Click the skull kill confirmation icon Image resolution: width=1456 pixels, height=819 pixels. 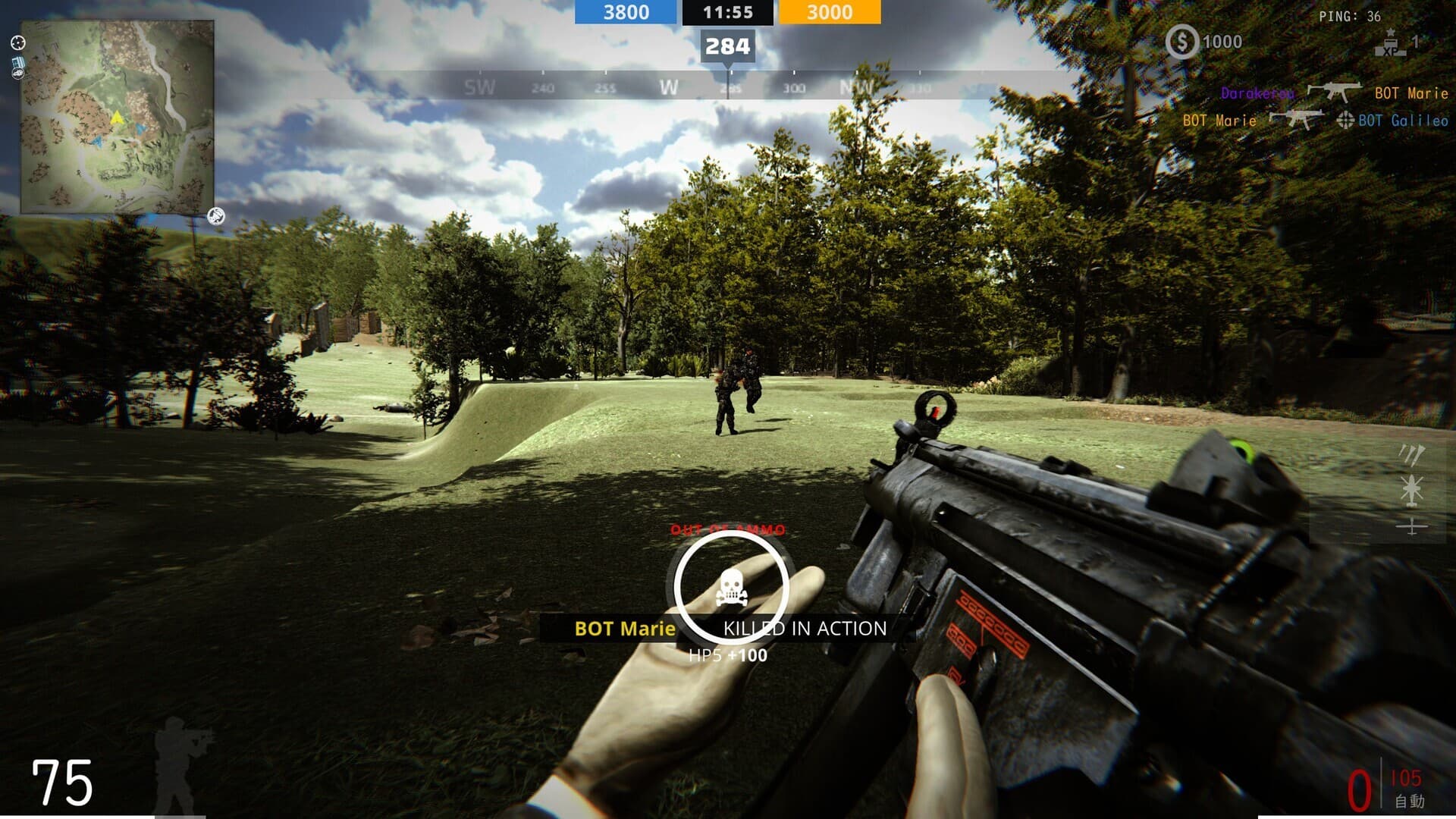point(731,588)
